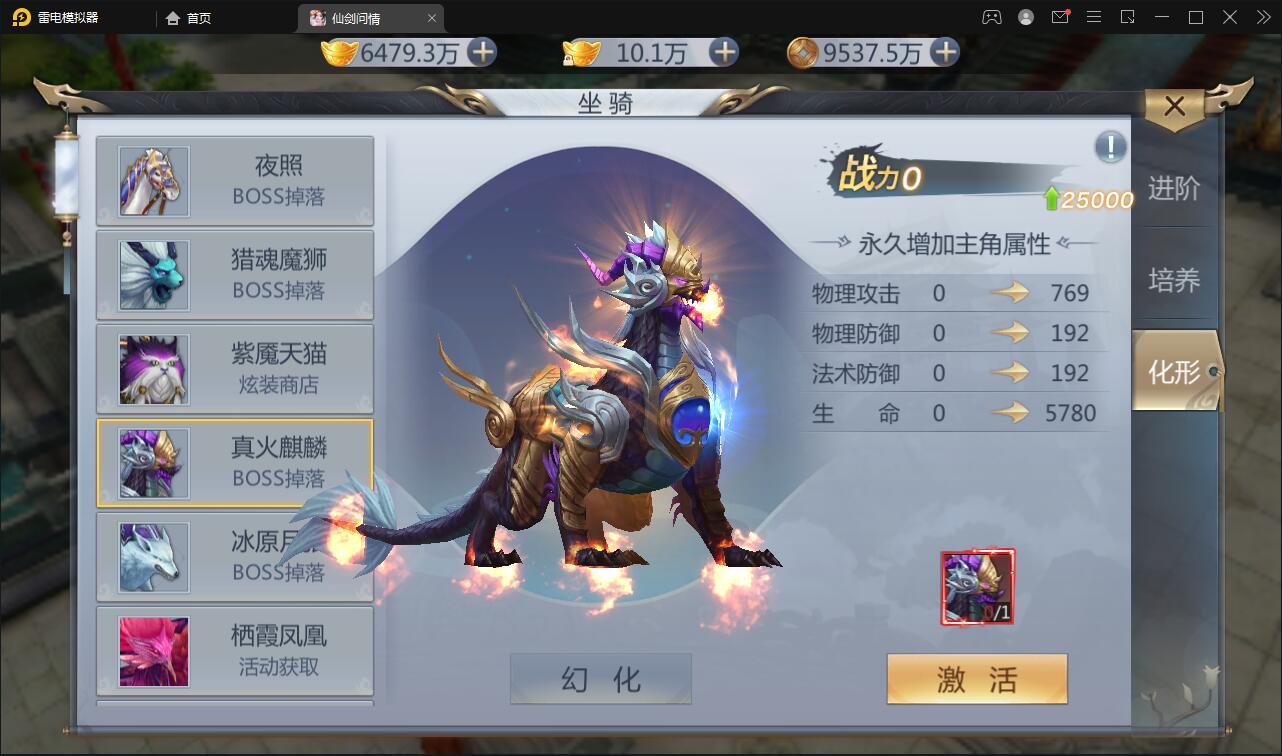Select the 猎魂魔狮 BOSS drop mount
Screen dimensions: 1282x756
(235, 275)
